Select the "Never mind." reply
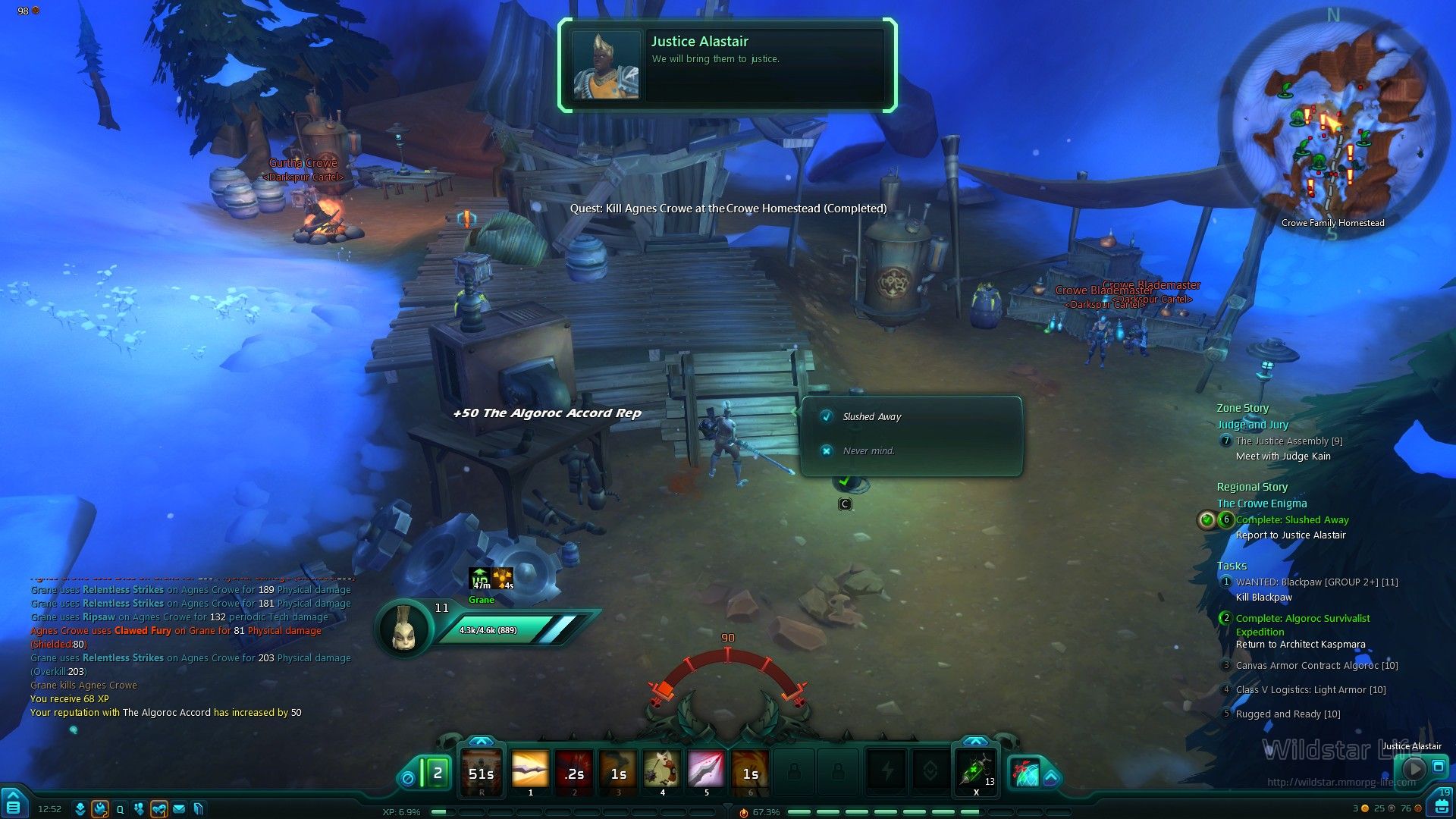The width and height of the screenshot is (1456, 819). click(869, 450)
